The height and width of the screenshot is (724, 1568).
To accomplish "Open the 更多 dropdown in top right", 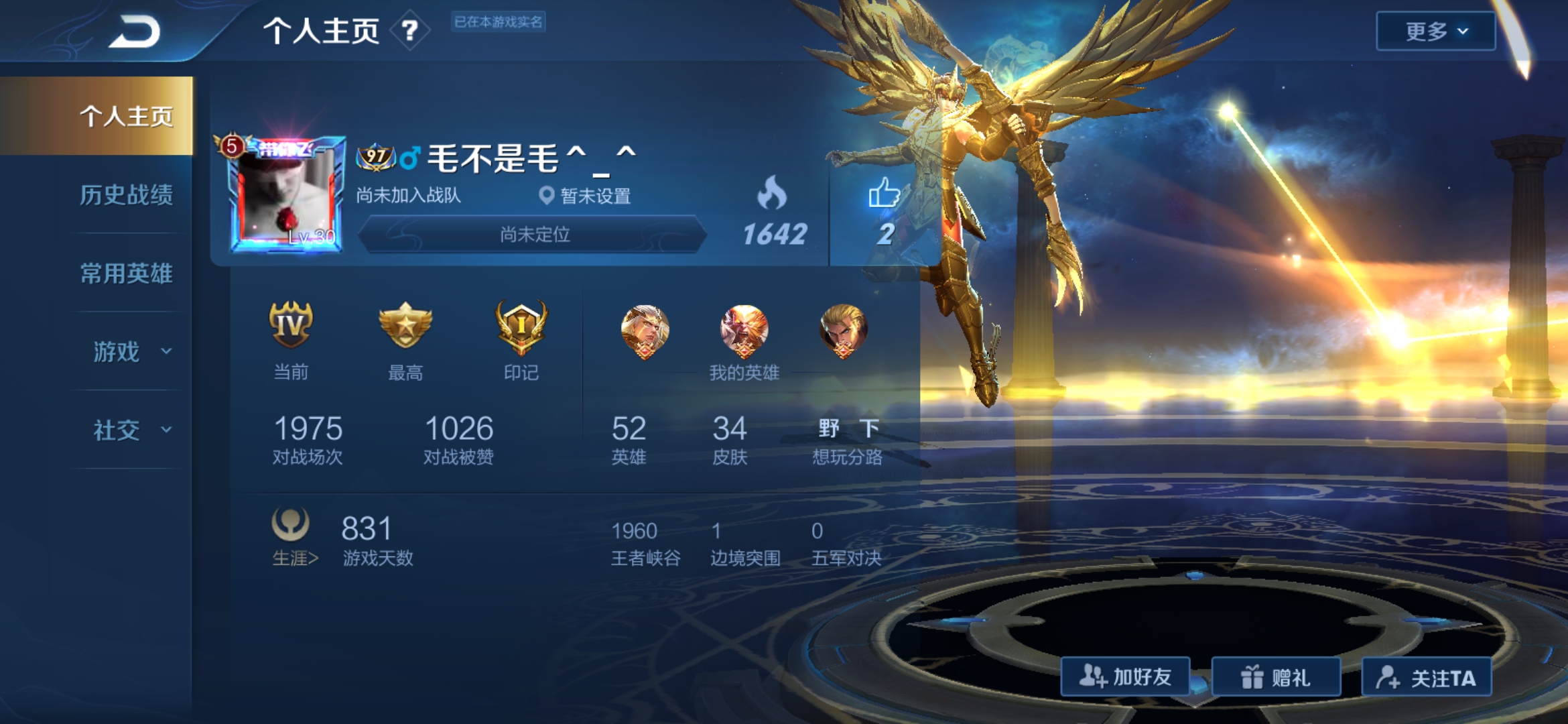I will click(1434, 30).
